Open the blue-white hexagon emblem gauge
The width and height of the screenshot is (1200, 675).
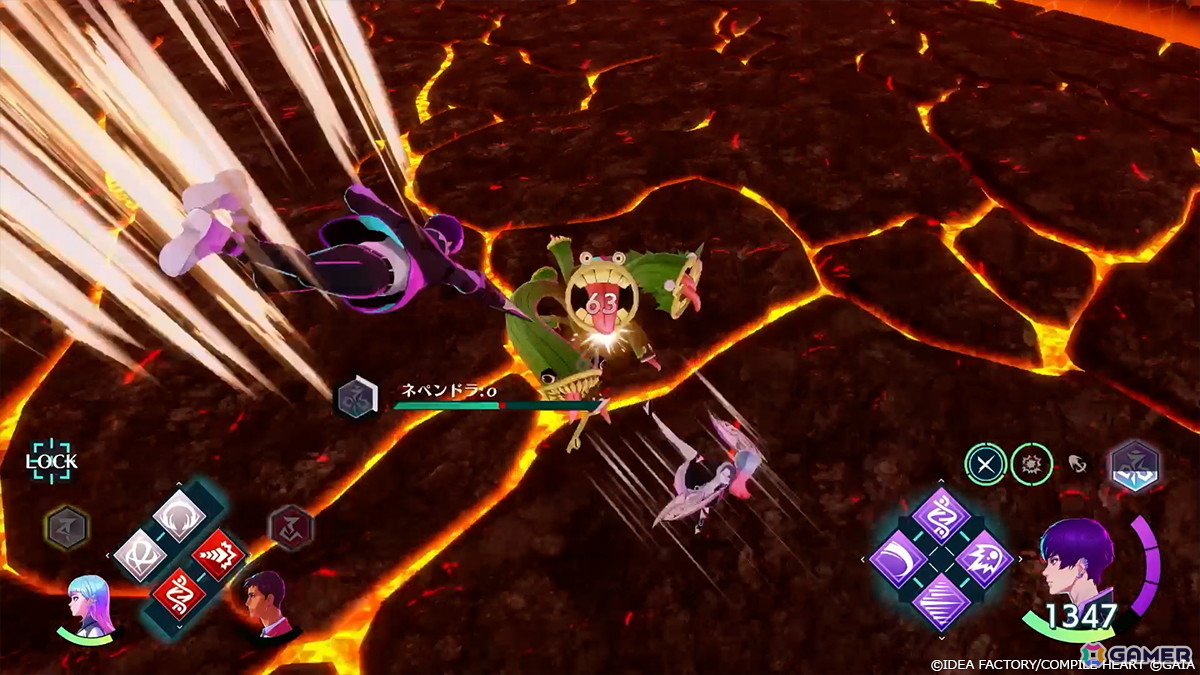point(1134,466)
